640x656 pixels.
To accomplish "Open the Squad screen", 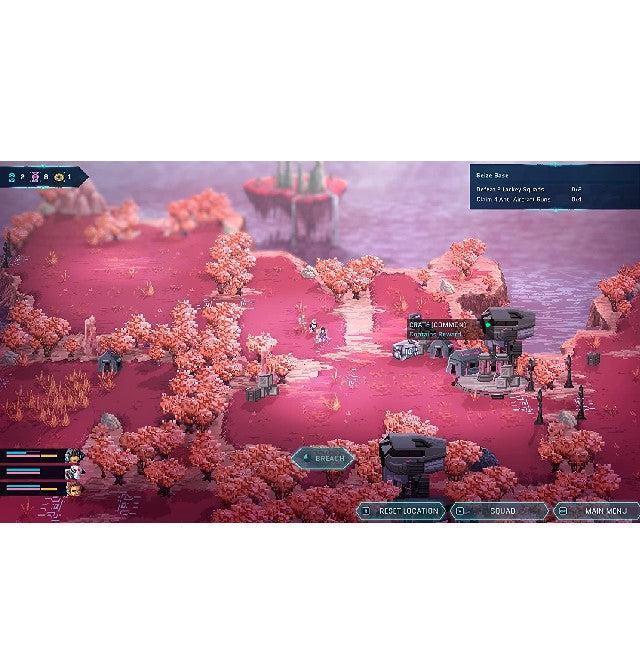I will [x=499, y=511].
